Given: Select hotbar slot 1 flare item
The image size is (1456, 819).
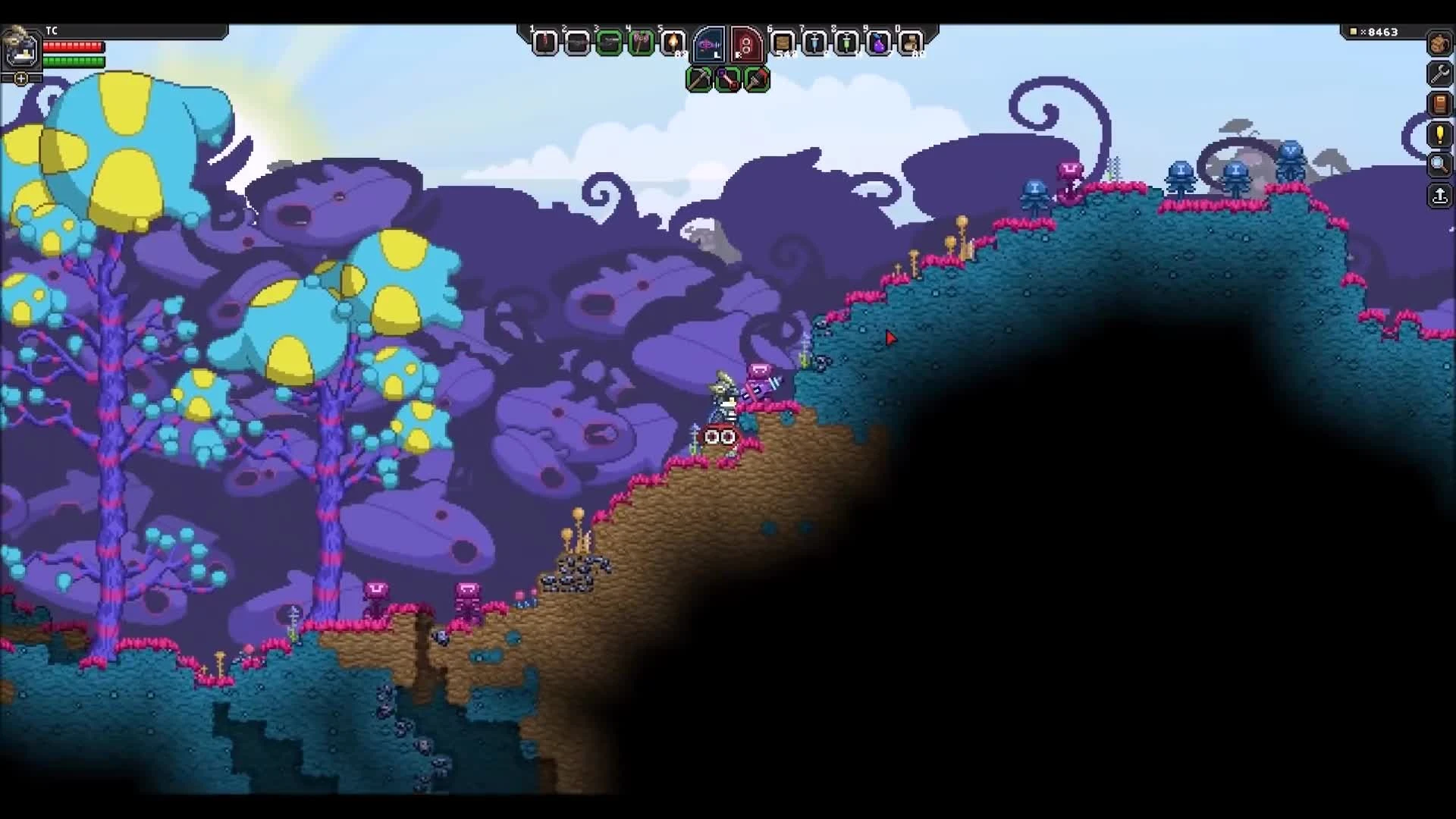Looking at the screenshot, I should point(544,43).
